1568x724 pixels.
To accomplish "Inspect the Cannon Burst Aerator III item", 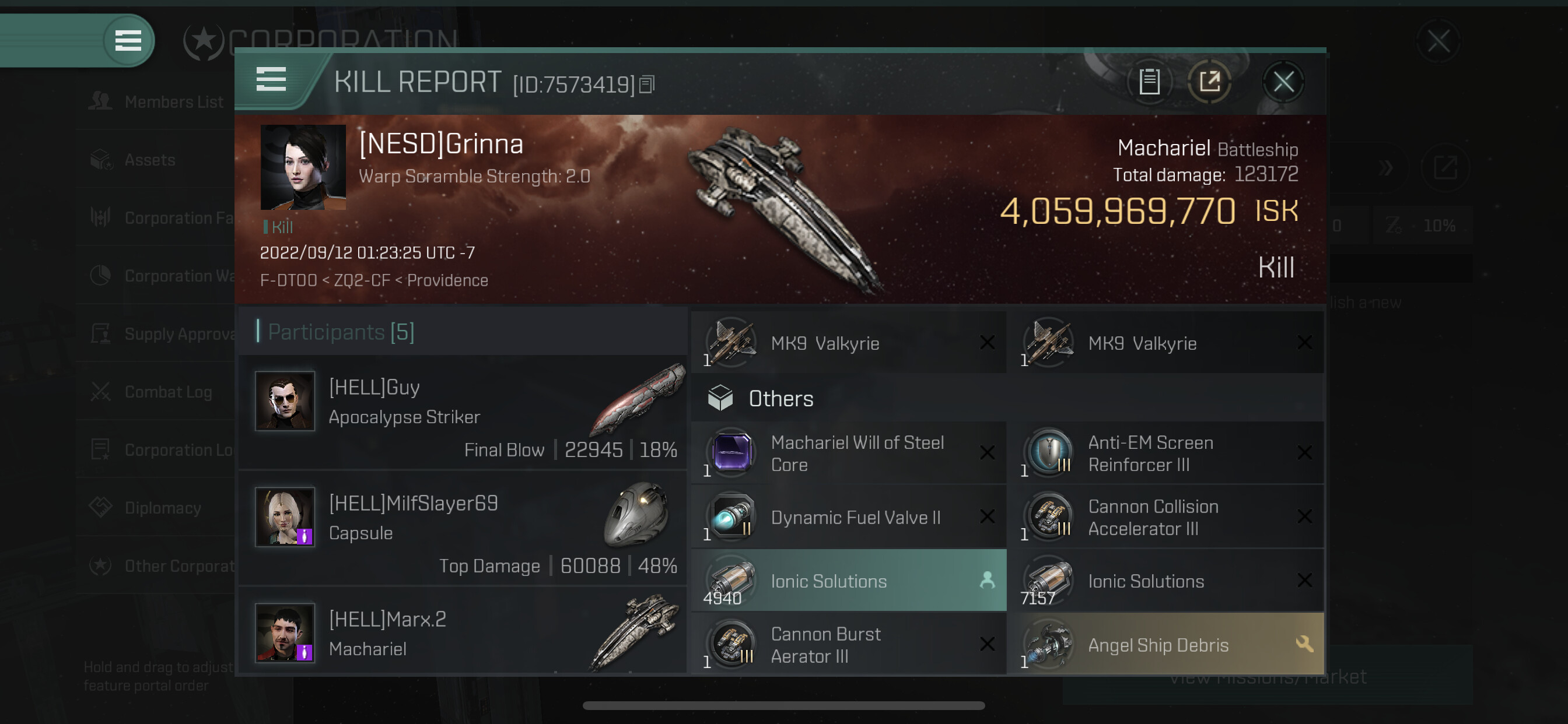I will (849, 645).
